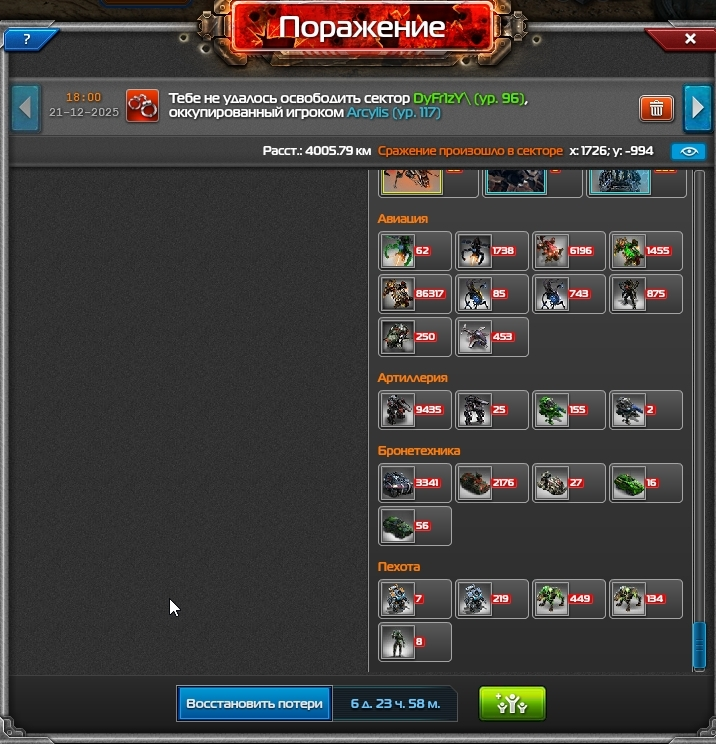This screenshot has height=744, width=716.
Task: Close the defeat report window
Action: tap(689, 39)
